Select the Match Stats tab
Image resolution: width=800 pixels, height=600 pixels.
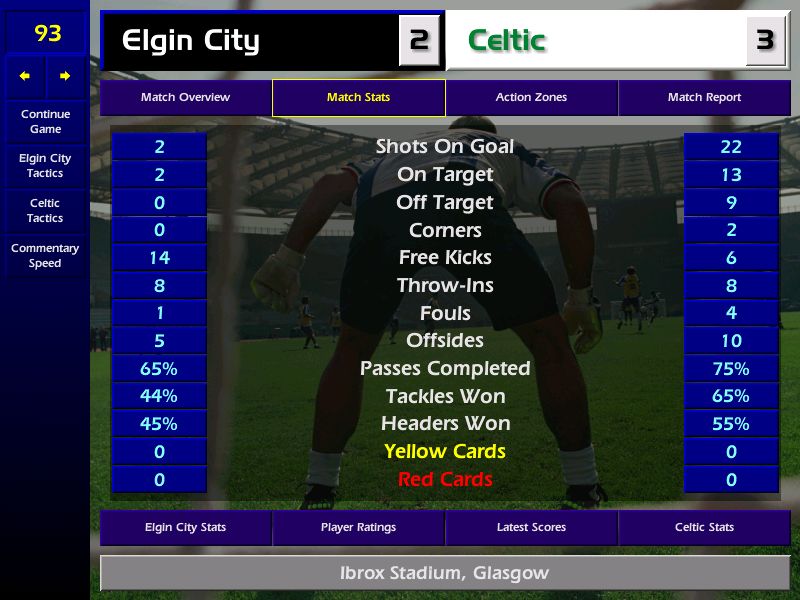pyautogui.click(x=358, y=98)
